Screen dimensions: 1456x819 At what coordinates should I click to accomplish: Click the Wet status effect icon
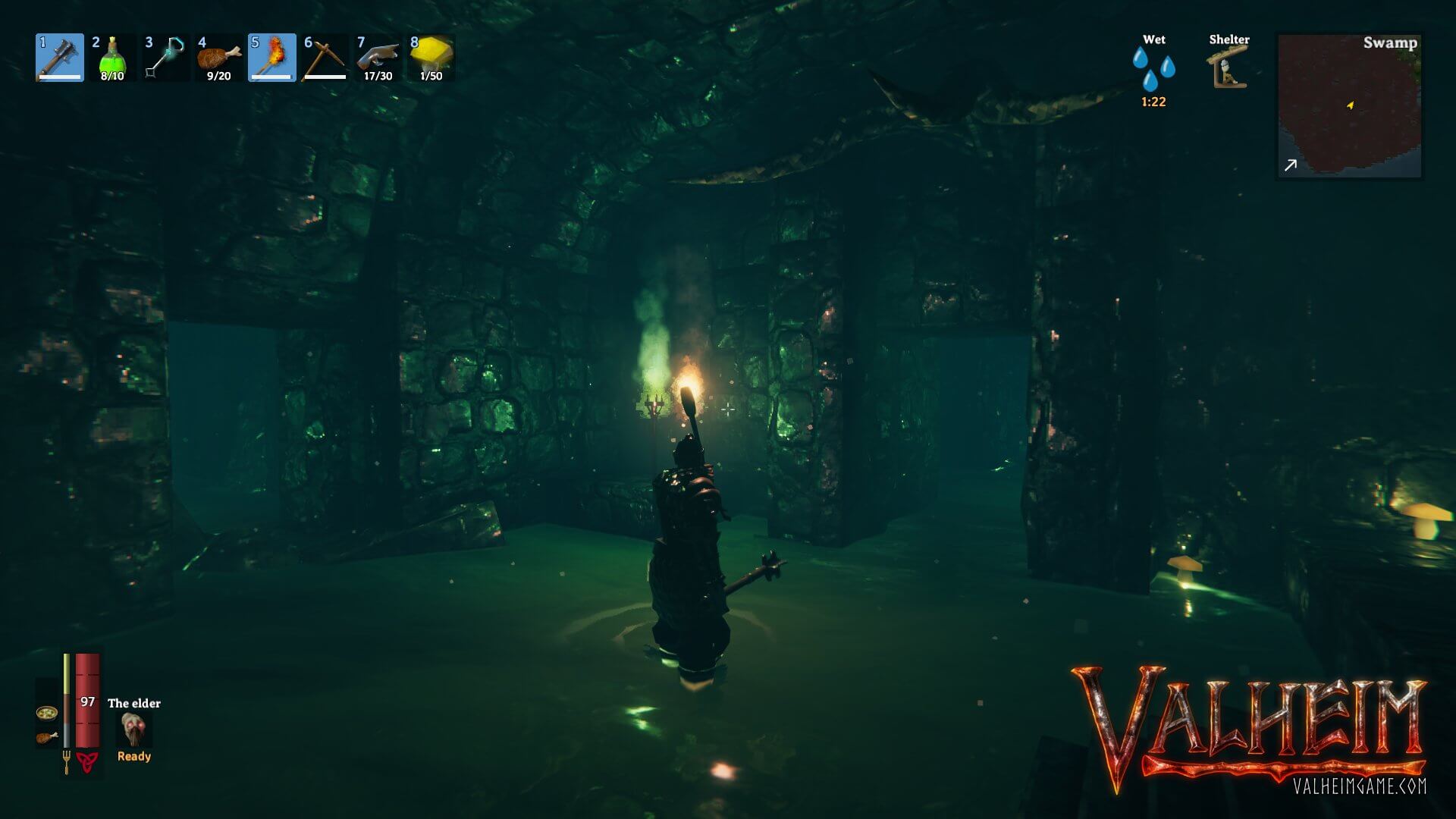click(1153, 70)
